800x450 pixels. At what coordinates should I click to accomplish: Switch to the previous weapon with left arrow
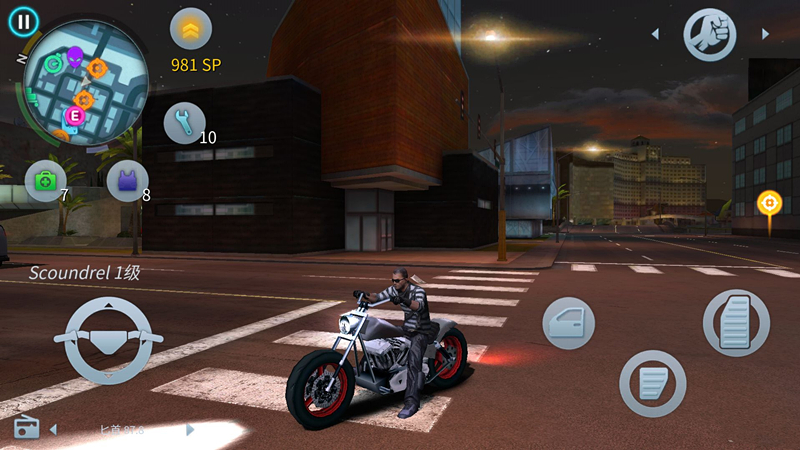pyautogui.click(x=655, y=34)
